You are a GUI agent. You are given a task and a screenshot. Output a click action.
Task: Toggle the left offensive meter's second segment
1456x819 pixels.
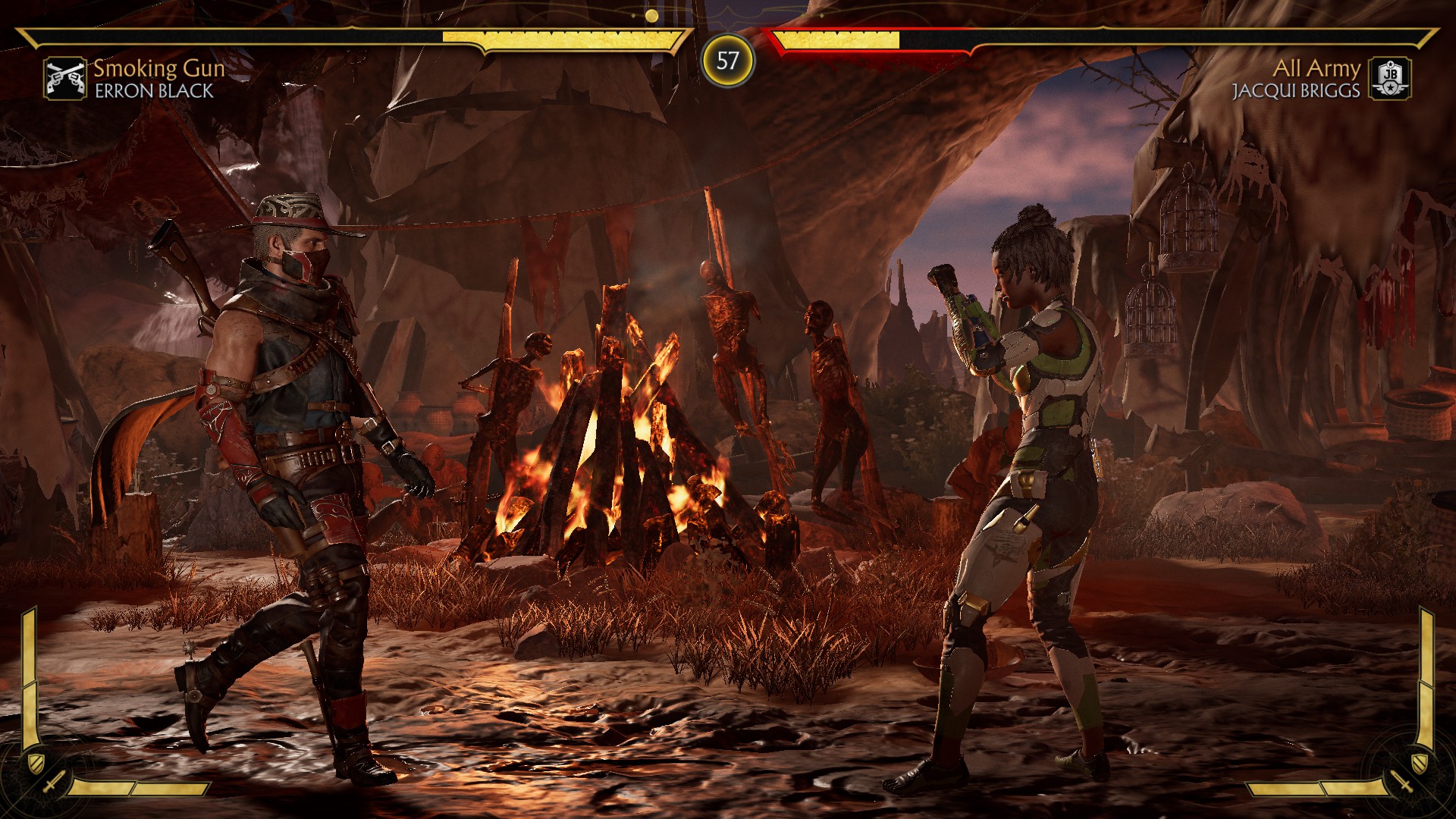pyautogui.click(x=171, y=787)
